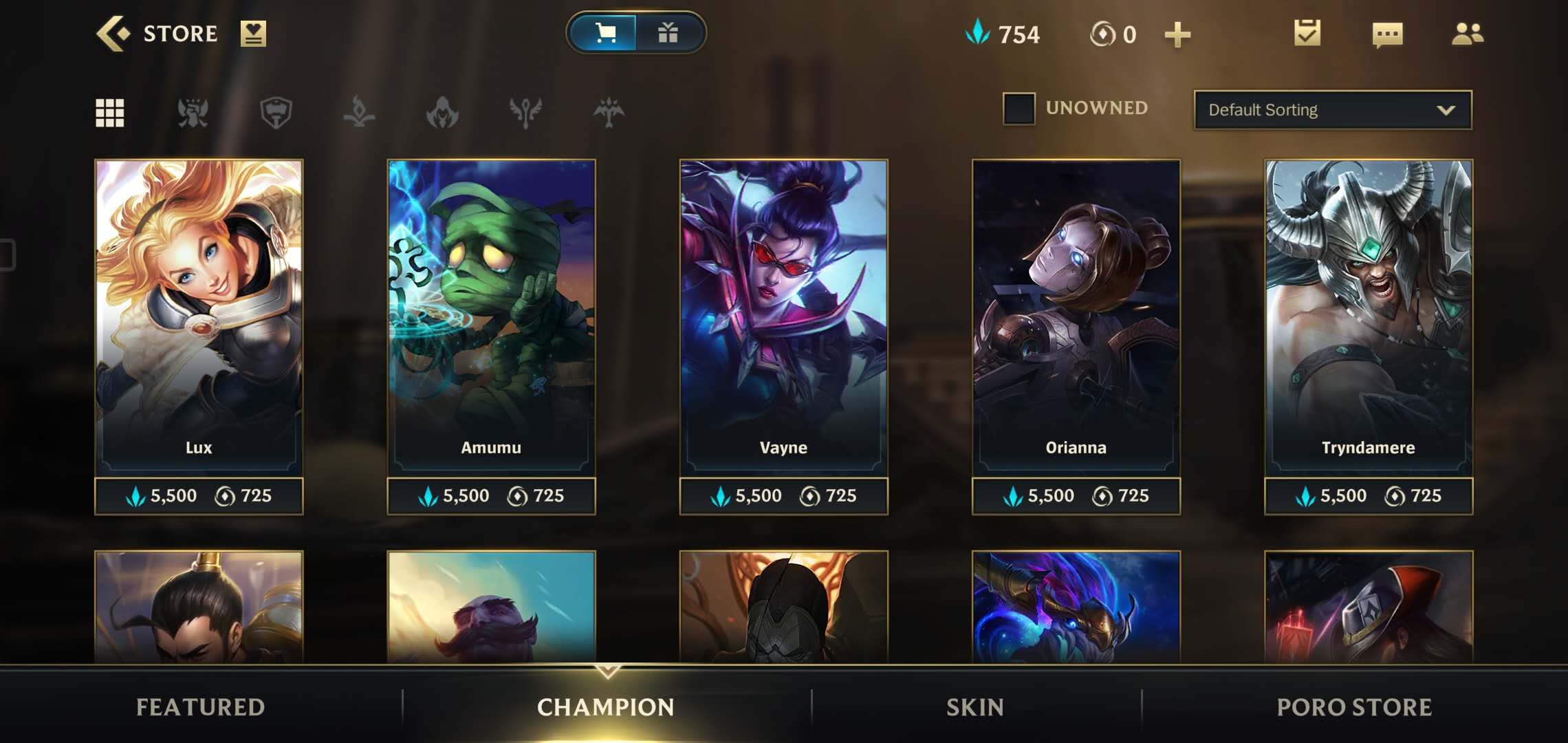1568x743 pixels.
Task: View the Orianna champion card
Action: click(1076, 316)
